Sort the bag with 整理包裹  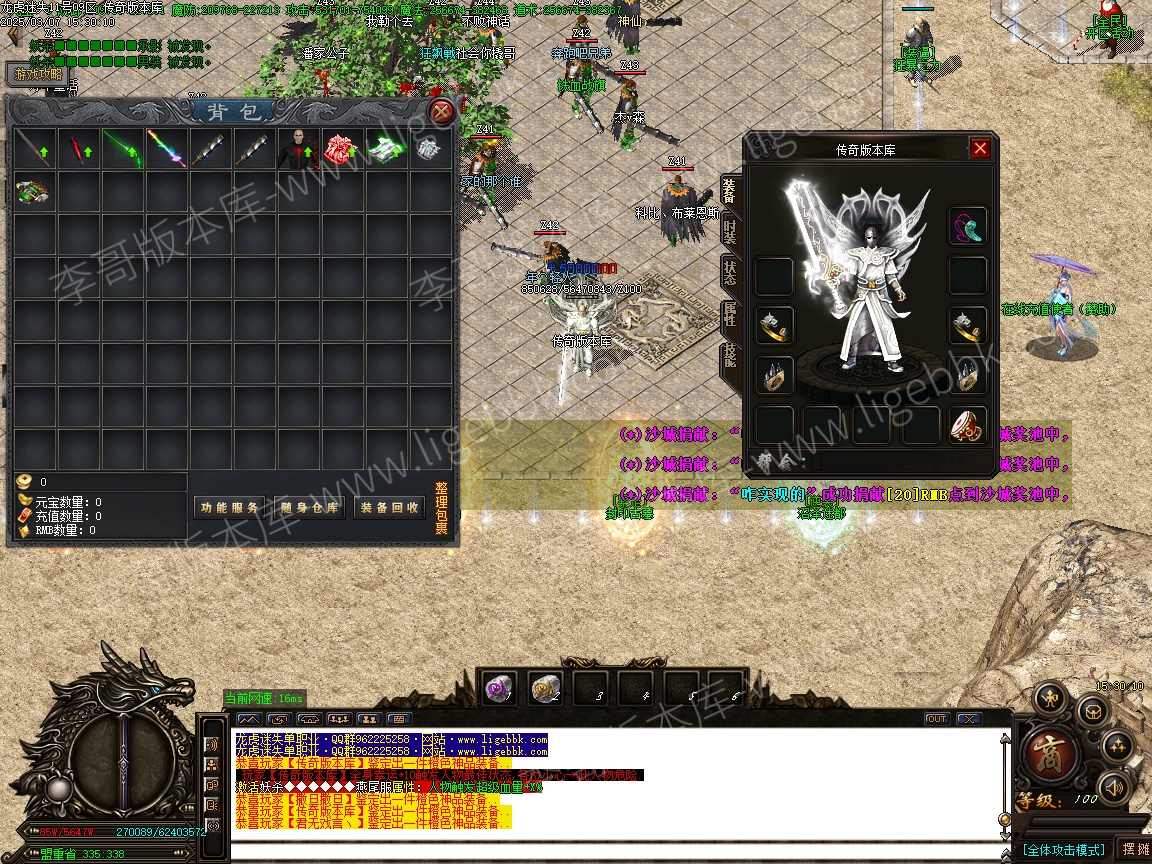coord(441,508)
